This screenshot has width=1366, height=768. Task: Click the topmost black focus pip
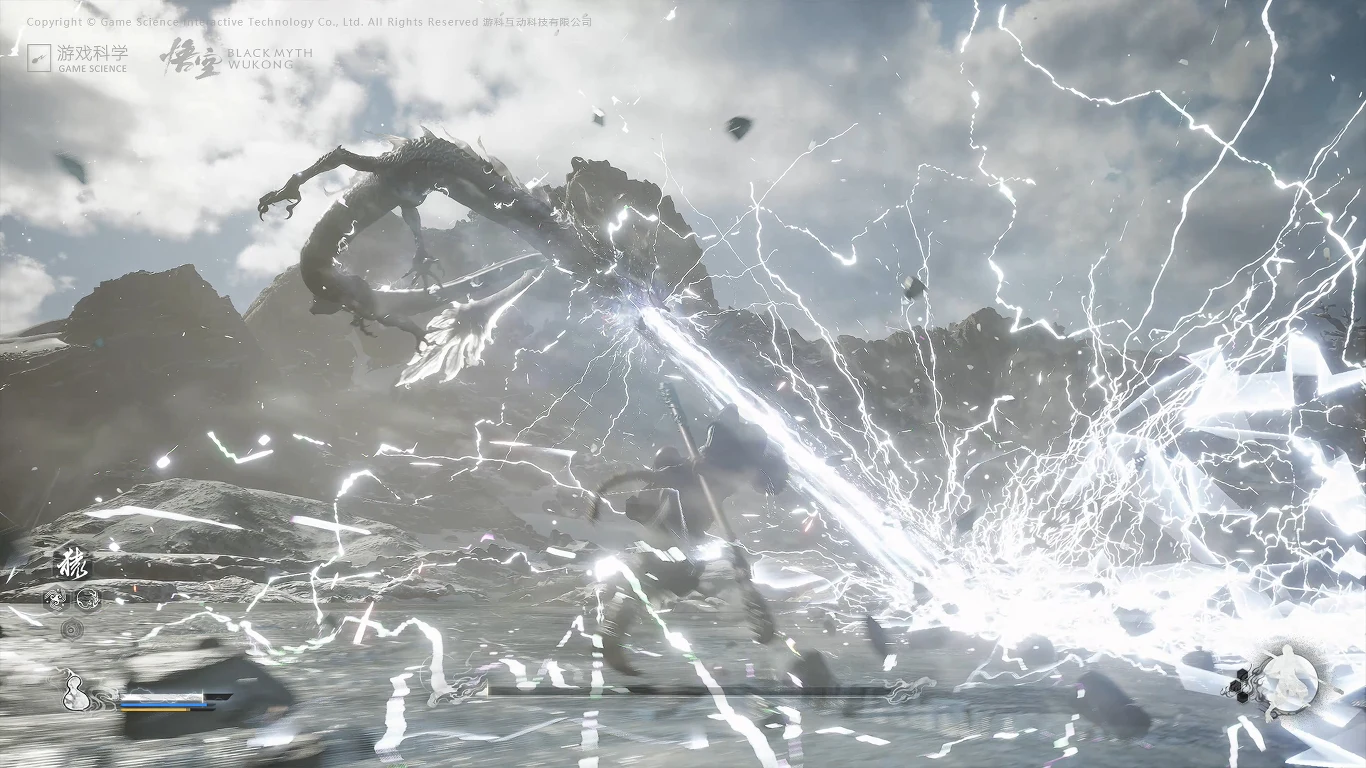click(1241, 673)
